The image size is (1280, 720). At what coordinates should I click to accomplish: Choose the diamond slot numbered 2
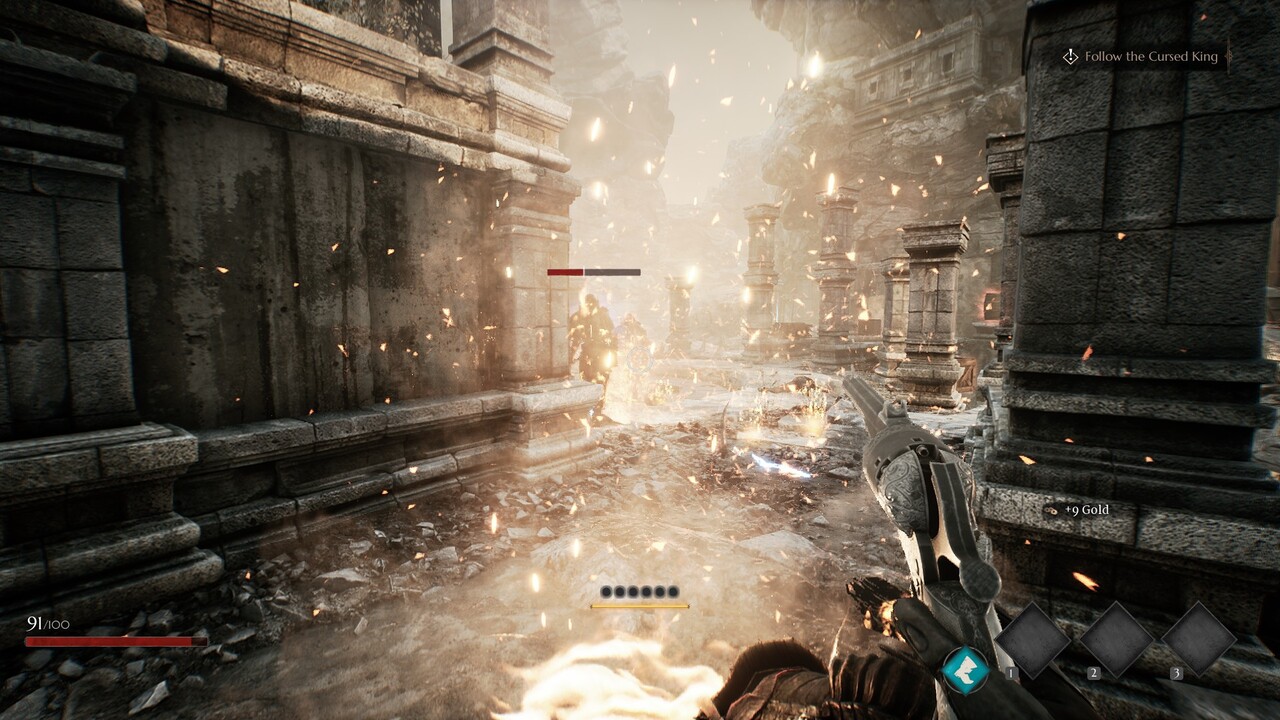(1116, 640)
